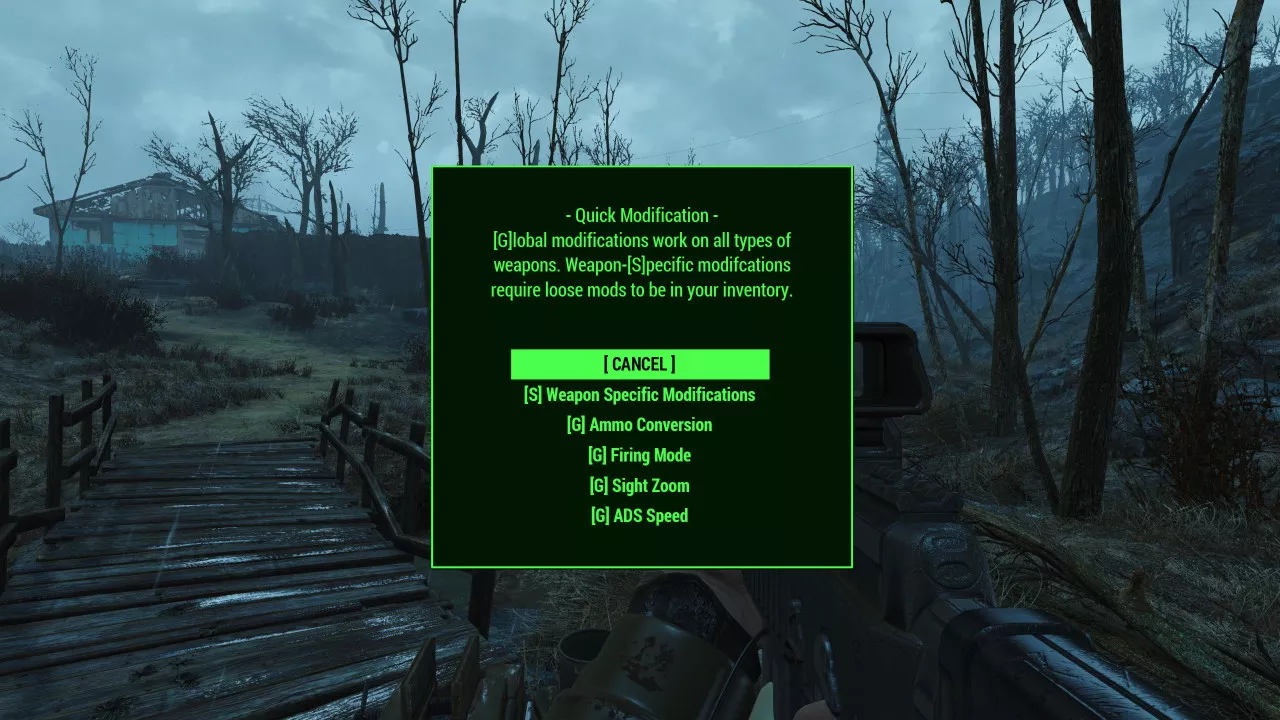
Task: Select the Firing Mode modification
Action: pyautogui.click(x=639, y=455)
